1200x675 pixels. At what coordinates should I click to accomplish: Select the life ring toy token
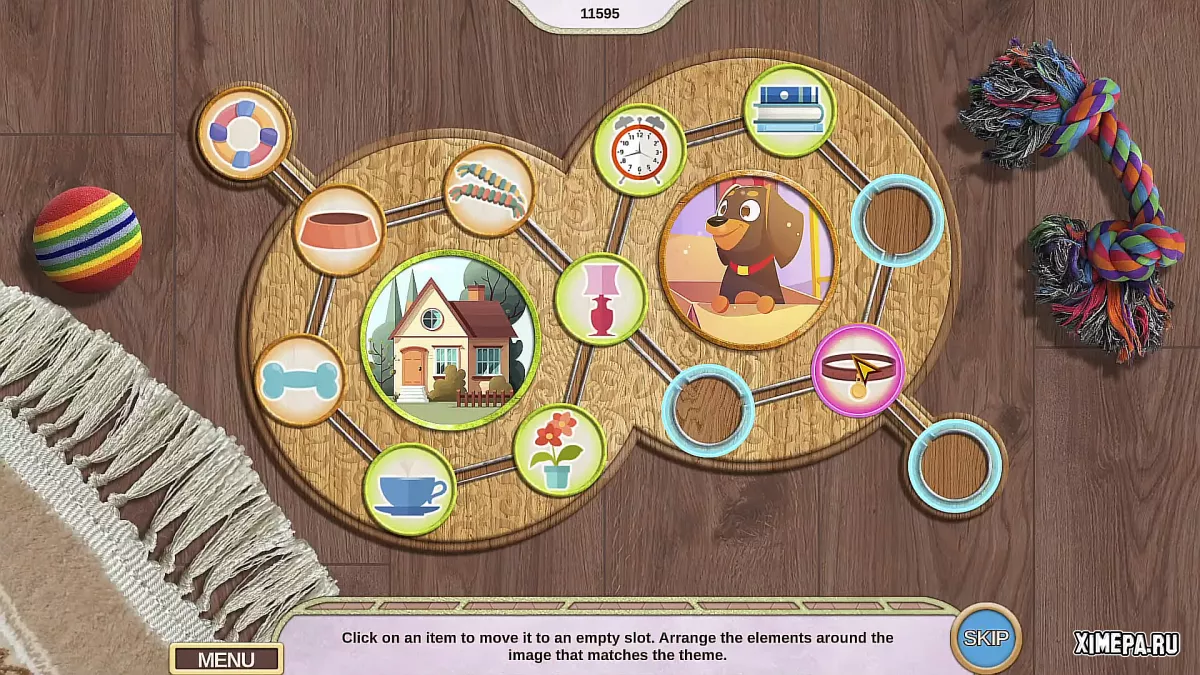pos(244,133)
